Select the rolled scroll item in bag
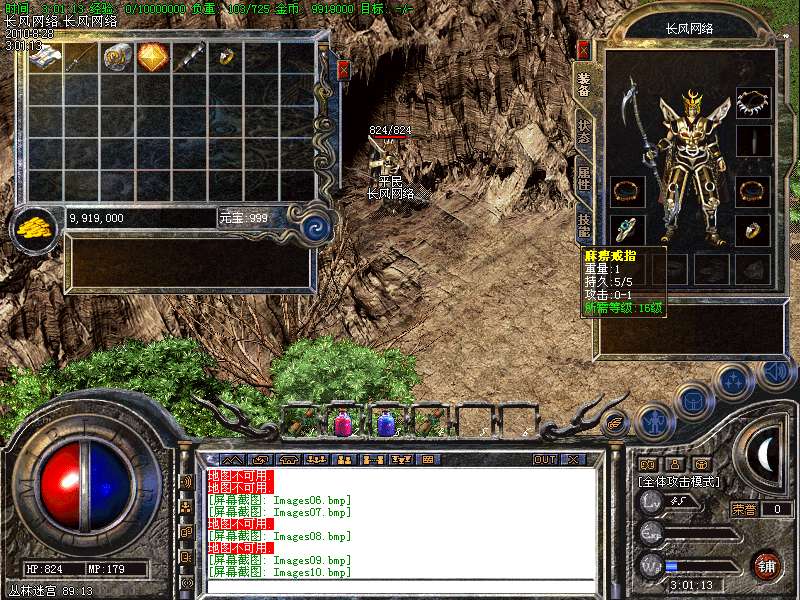Screen dimensions: 800x600 (117, 57)
